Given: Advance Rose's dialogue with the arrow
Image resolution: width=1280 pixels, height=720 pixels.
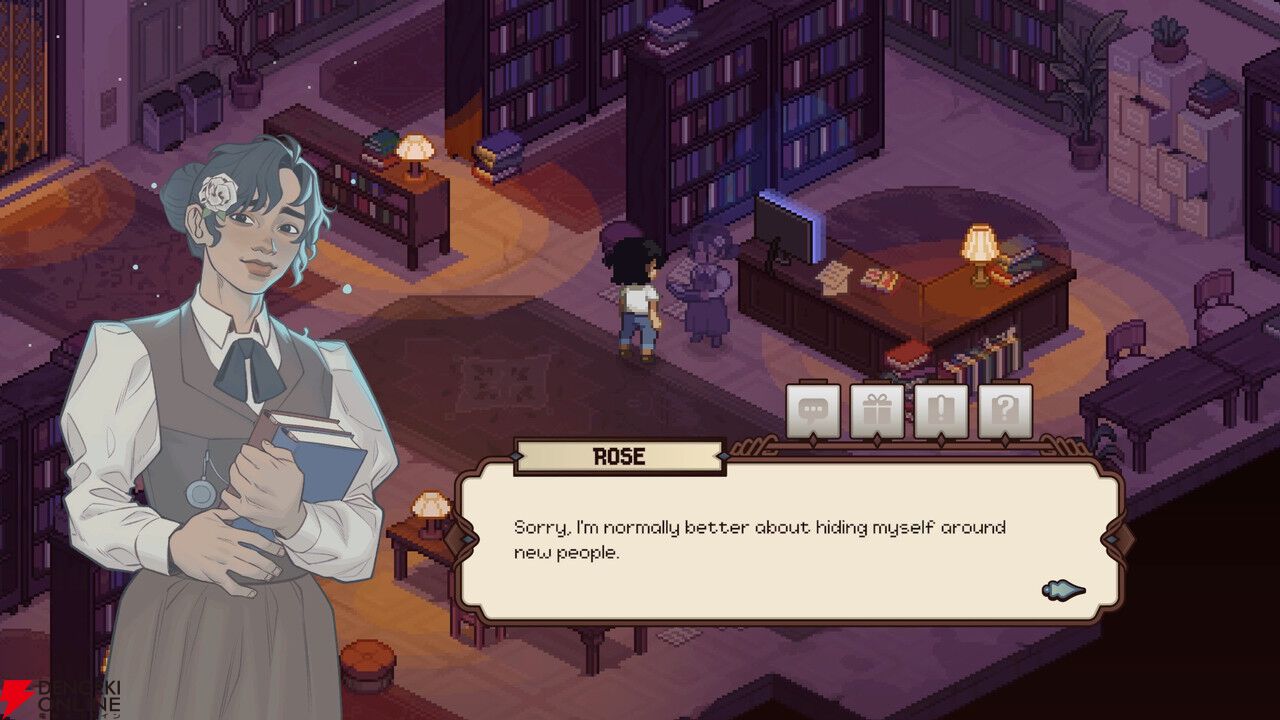Looking at the screenshot, I should [x=1063, y=590].
